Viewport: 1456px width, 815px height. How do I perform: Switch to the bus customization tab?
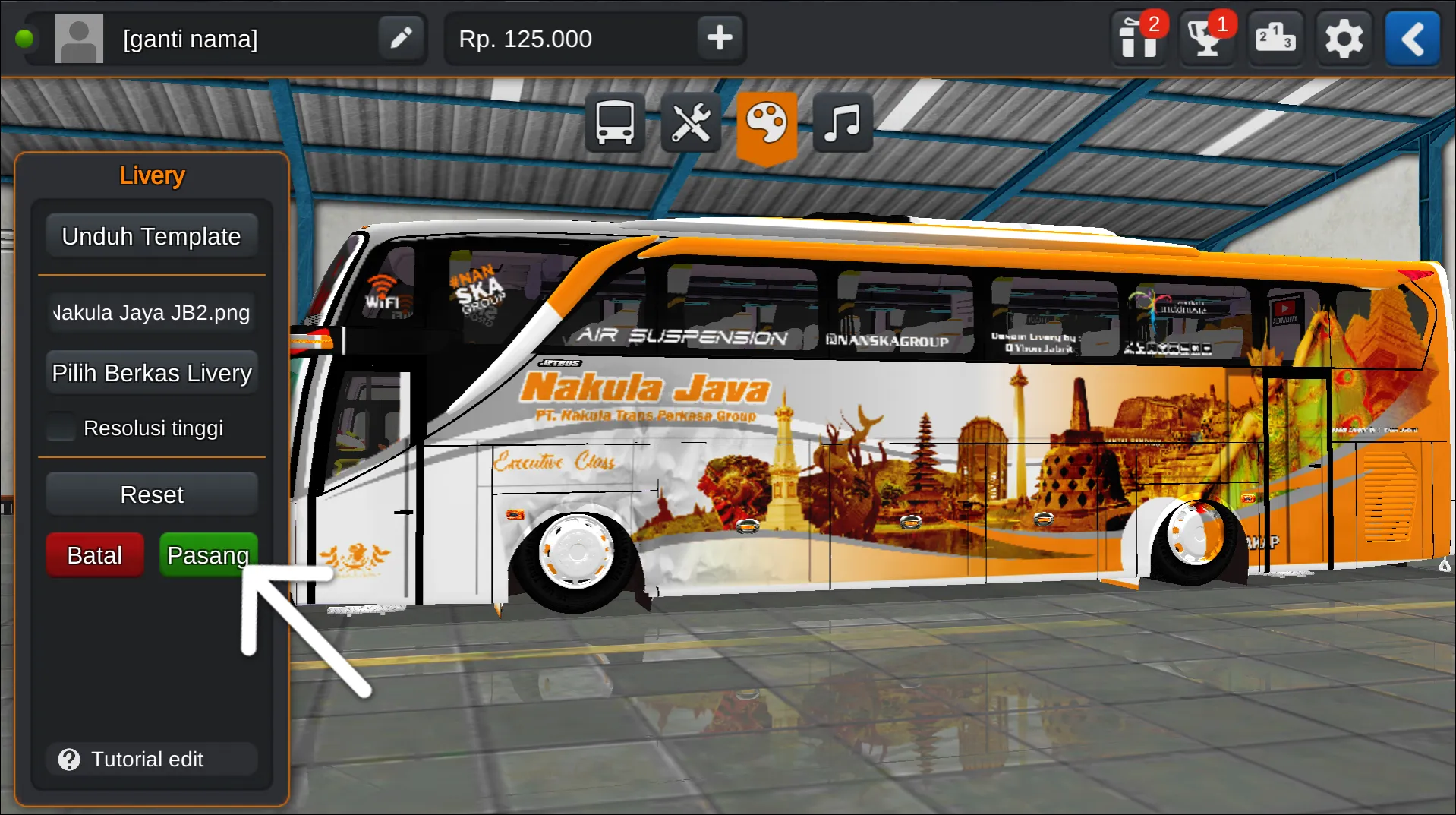pyautogui.click(x=614, y=122)
